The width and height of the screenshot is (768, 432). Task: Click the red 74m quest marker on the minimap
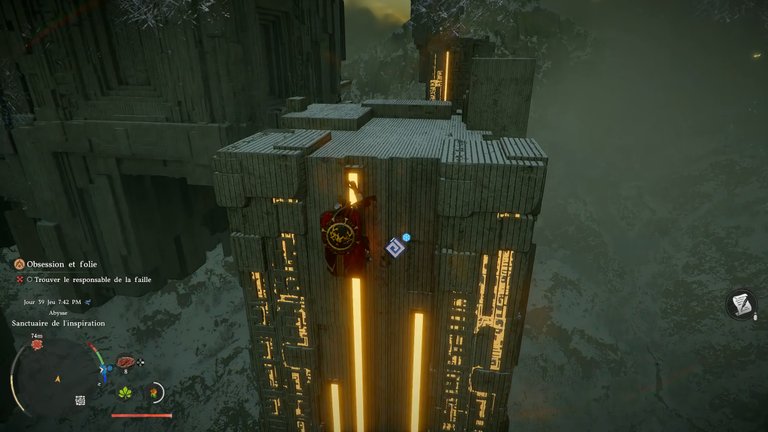pyautogui.click(x=37, y=345)
